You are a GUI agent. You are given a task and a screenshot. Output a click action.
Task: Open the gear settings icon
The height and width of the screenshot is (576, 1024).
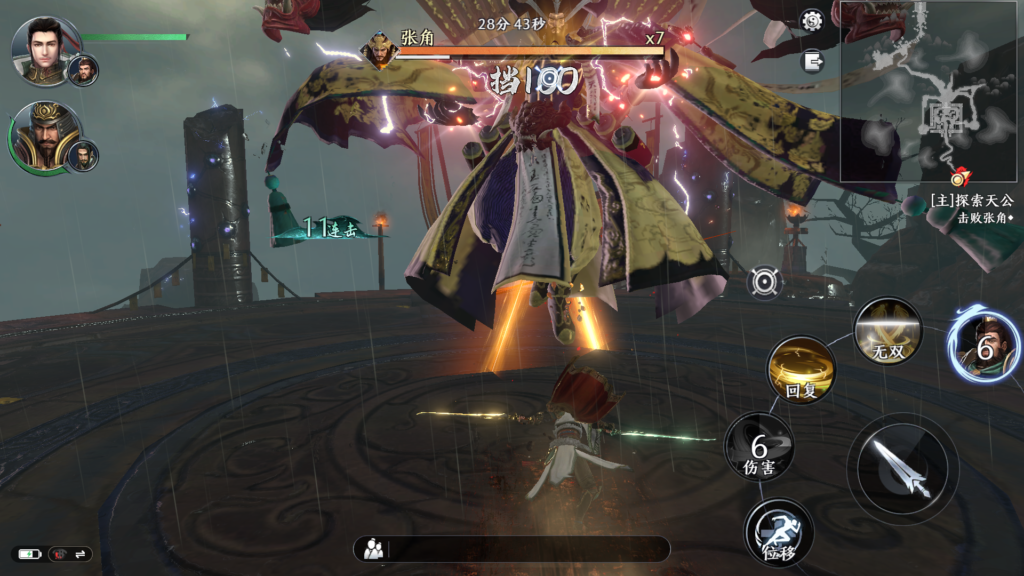[812, 20]
